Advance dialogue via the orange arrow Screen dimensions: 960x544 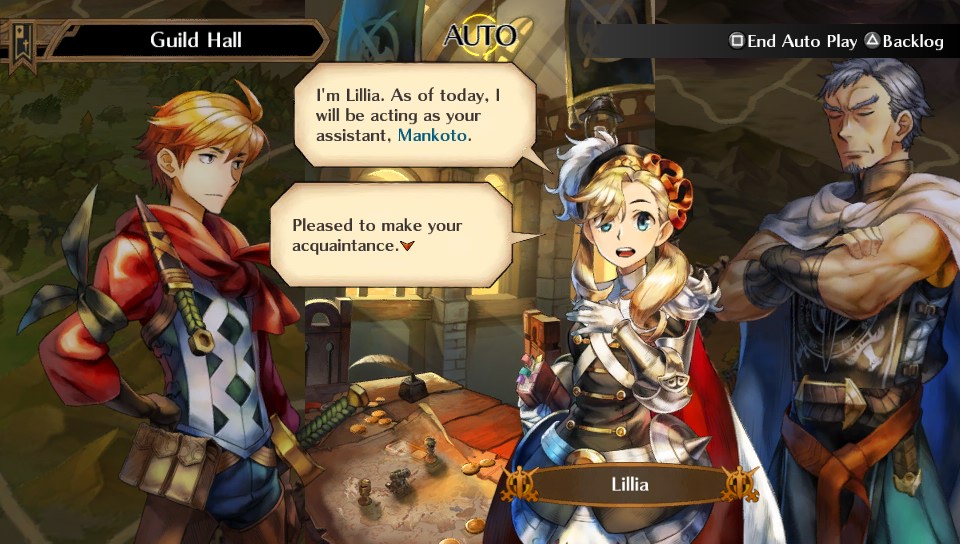click(406, 246)
